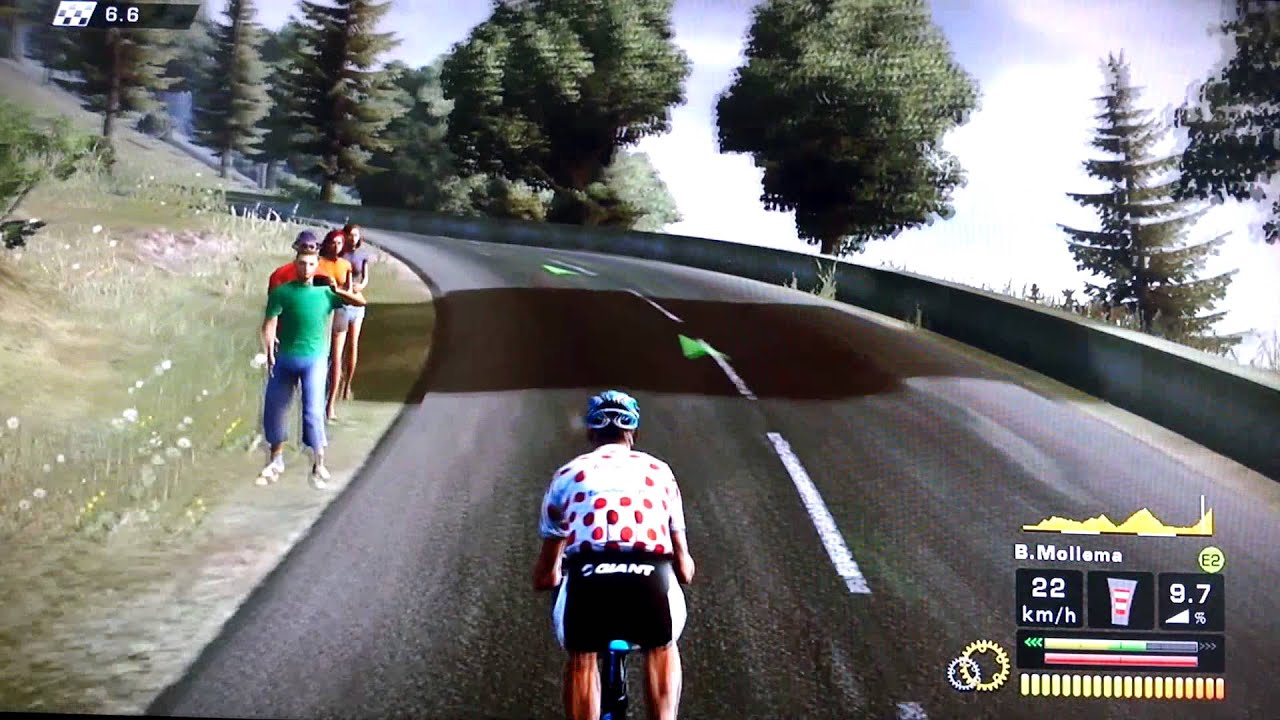Viewport: 1280px width, 720px height.
Task: Click the green E2 badge
Action: (1211, 559)
